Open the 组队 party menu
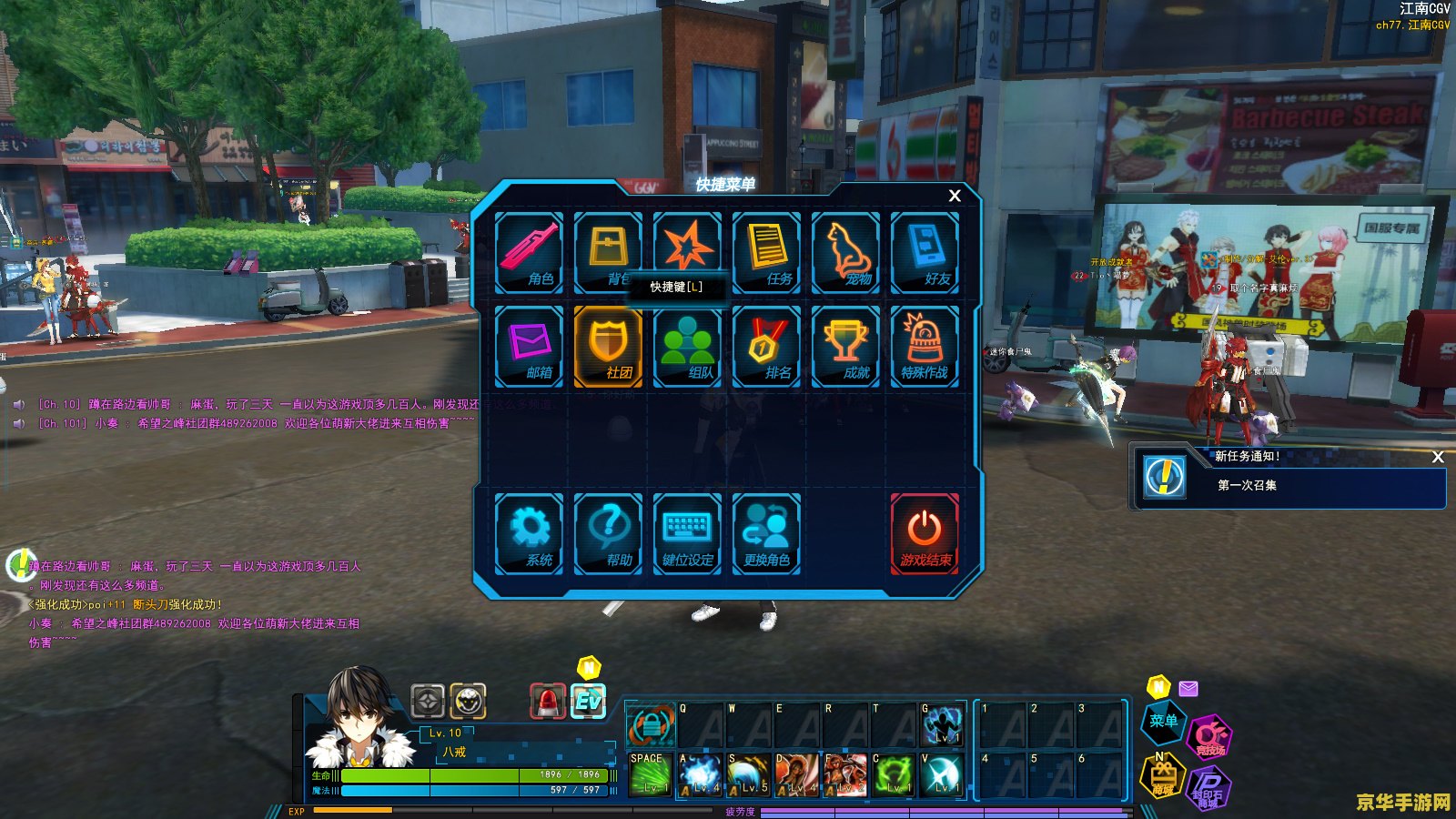Viewport: 1456px width, 819px height. coord(688,347)
